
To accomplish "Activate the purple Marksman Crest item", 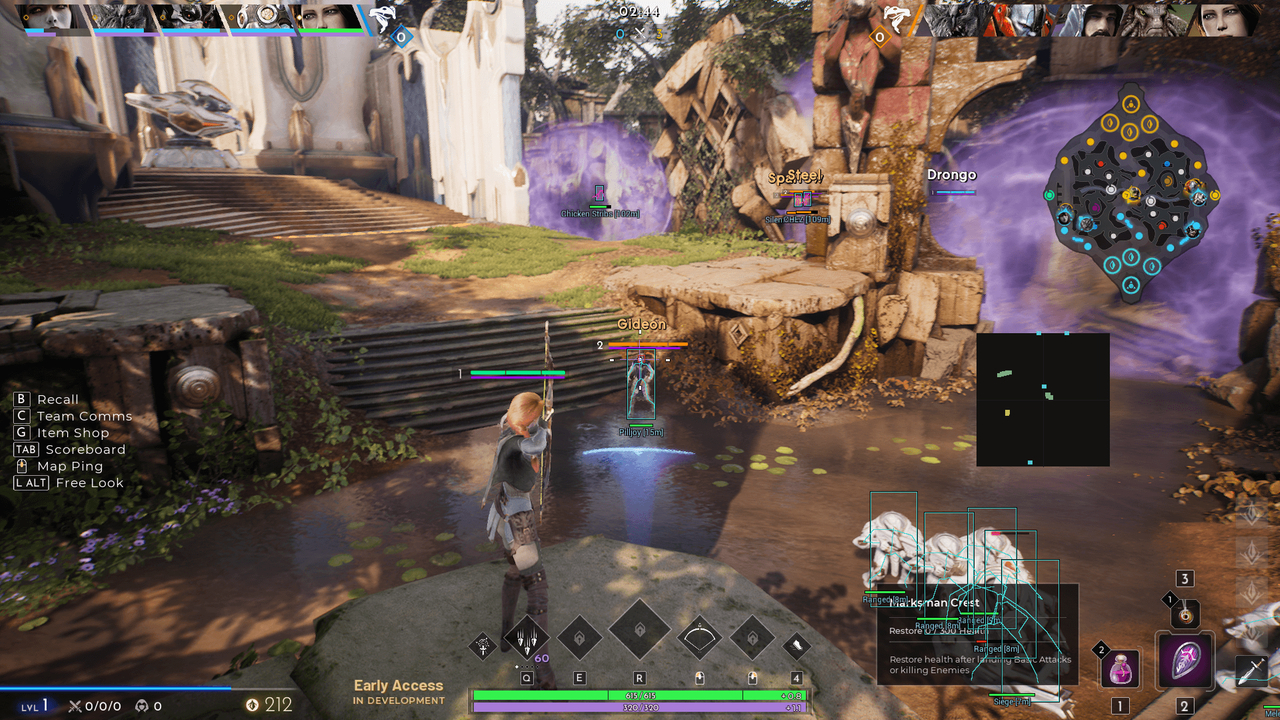I will click(x=1185, y=661).
